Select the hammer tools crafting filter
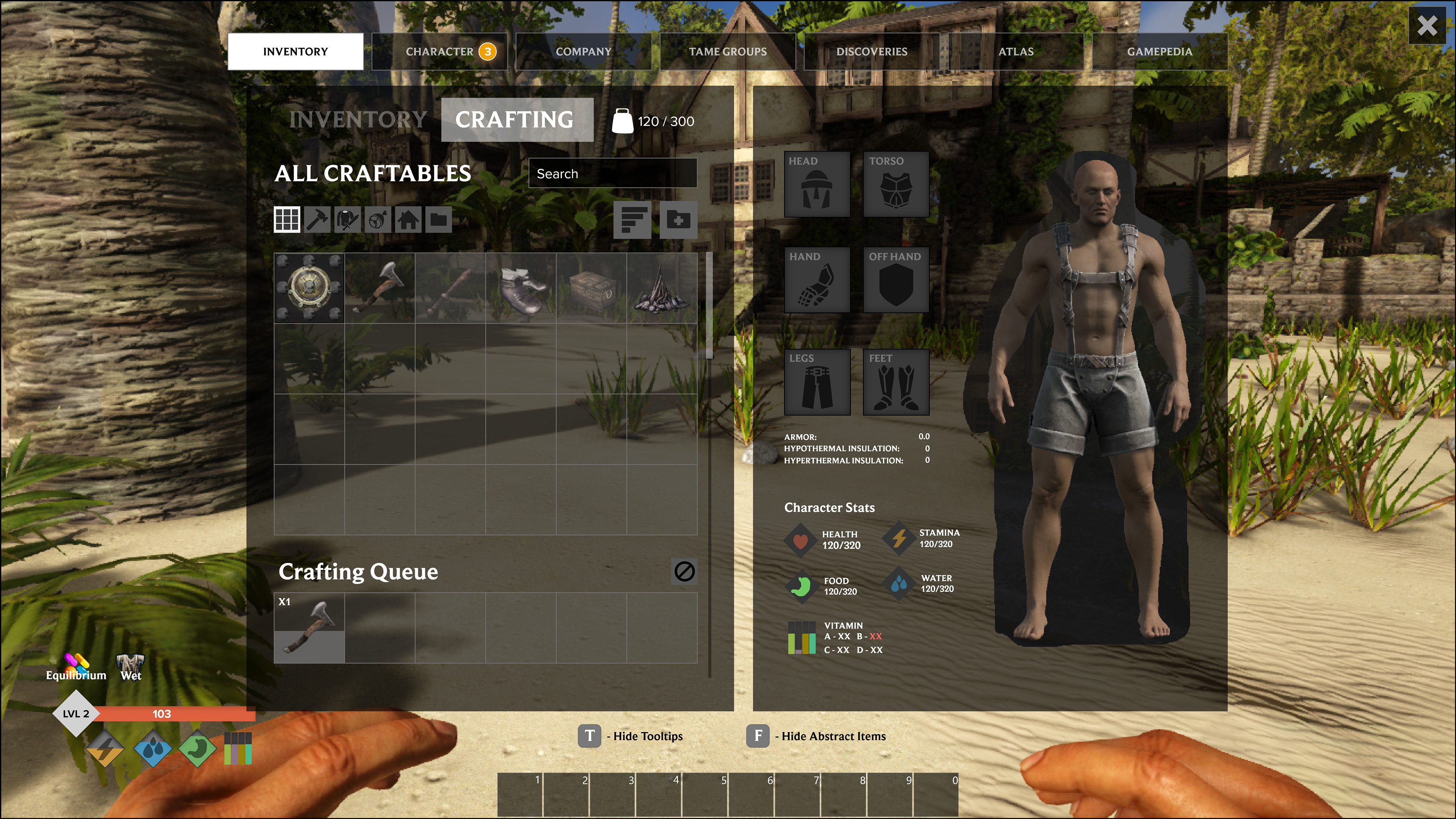This screenshot has height=819, width=1456. click(317, 220)
